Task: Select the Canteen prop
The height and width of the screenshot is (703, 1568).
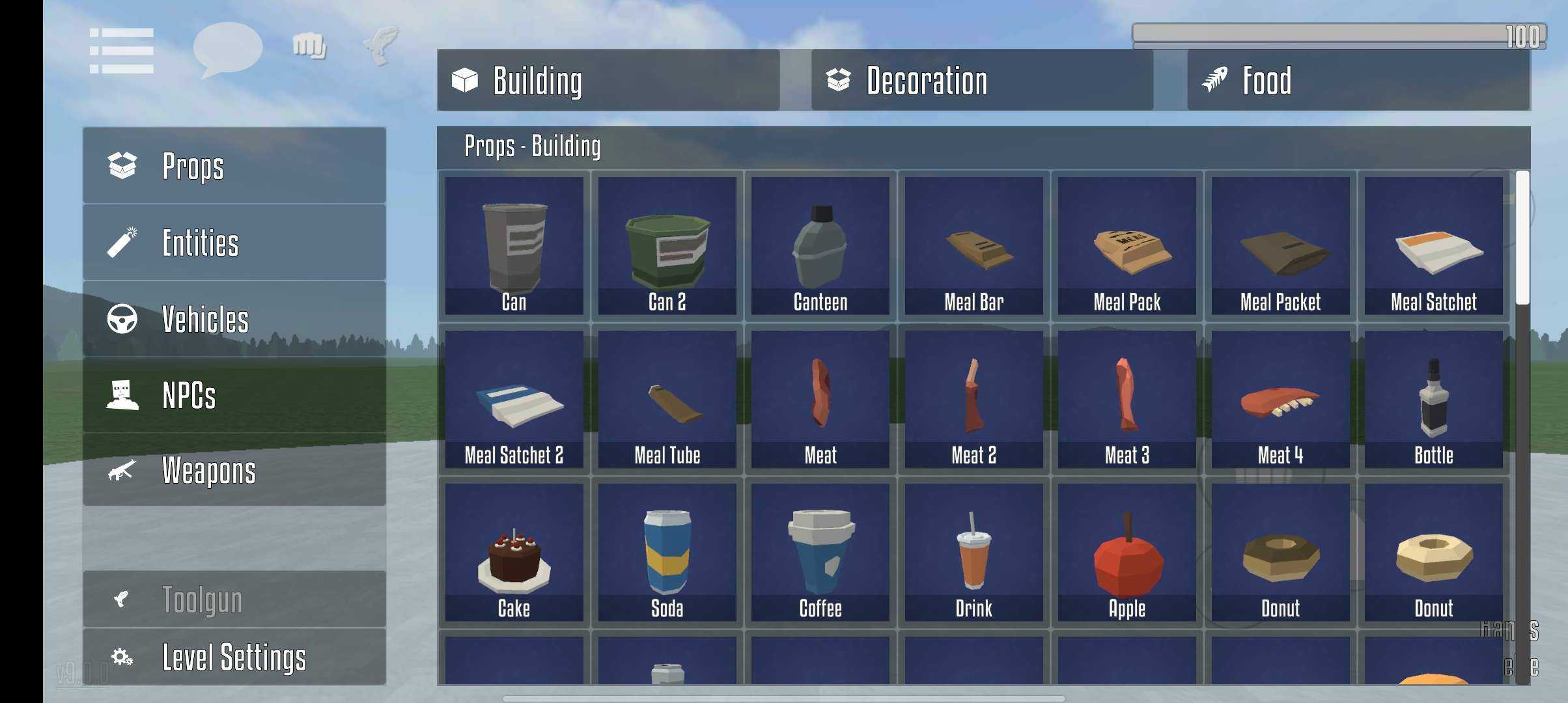Action: pos(820,246)
